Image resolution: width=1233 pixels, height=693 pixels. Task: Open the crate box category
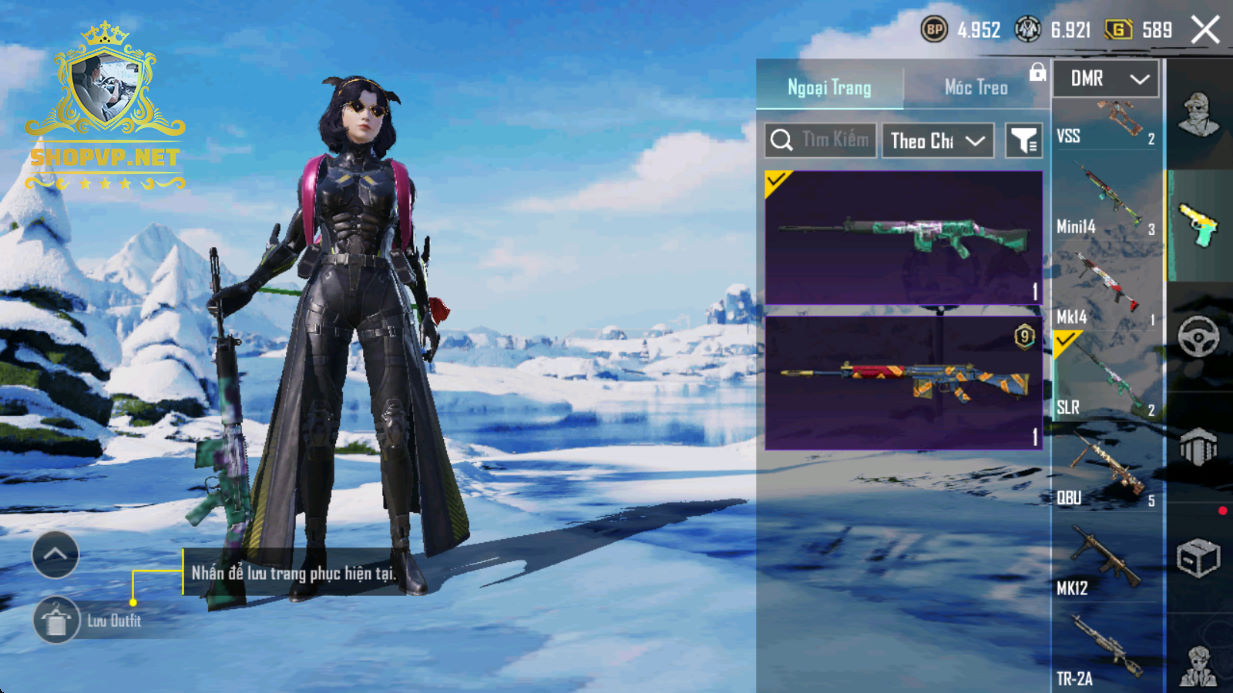click(1198, 559)
